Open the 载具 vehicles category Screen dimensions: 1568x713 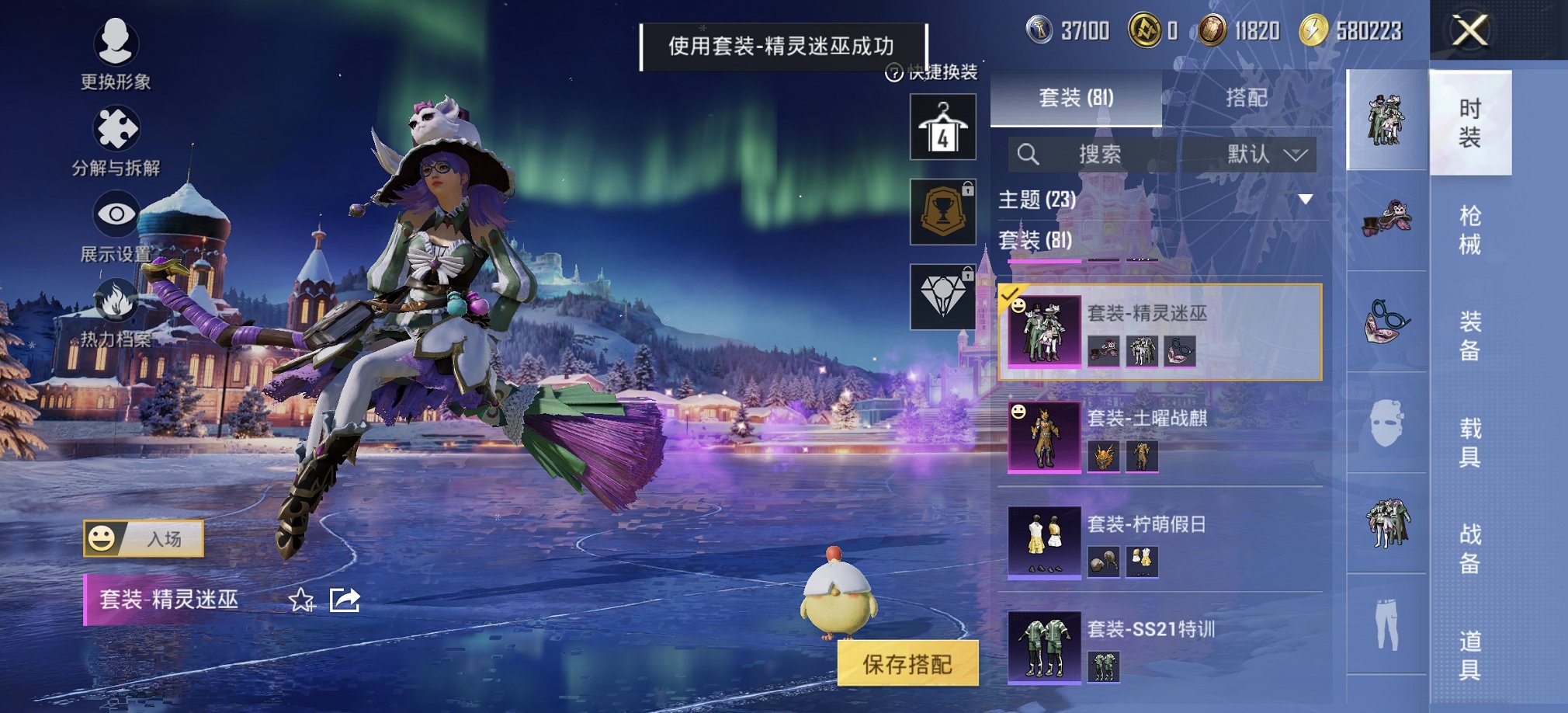(1469, 442)
